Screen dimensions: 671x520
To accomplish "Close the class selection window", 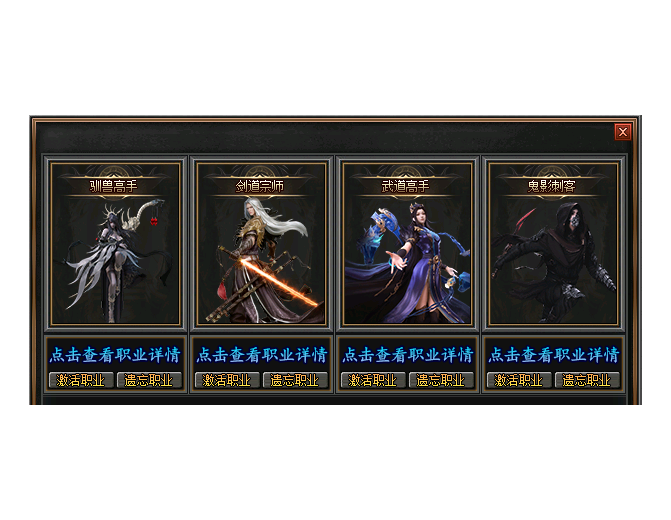I will coord(623,132).
